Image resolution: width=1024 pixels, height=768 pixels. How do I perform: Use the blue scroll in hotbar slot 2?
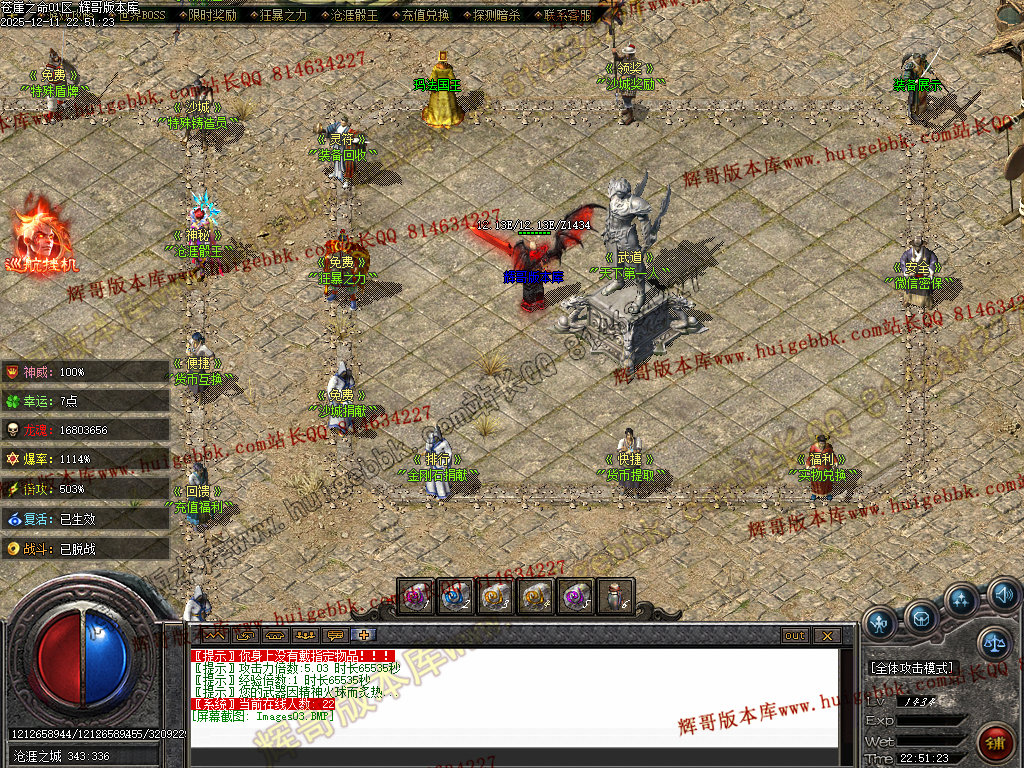[x=454, y=597]
